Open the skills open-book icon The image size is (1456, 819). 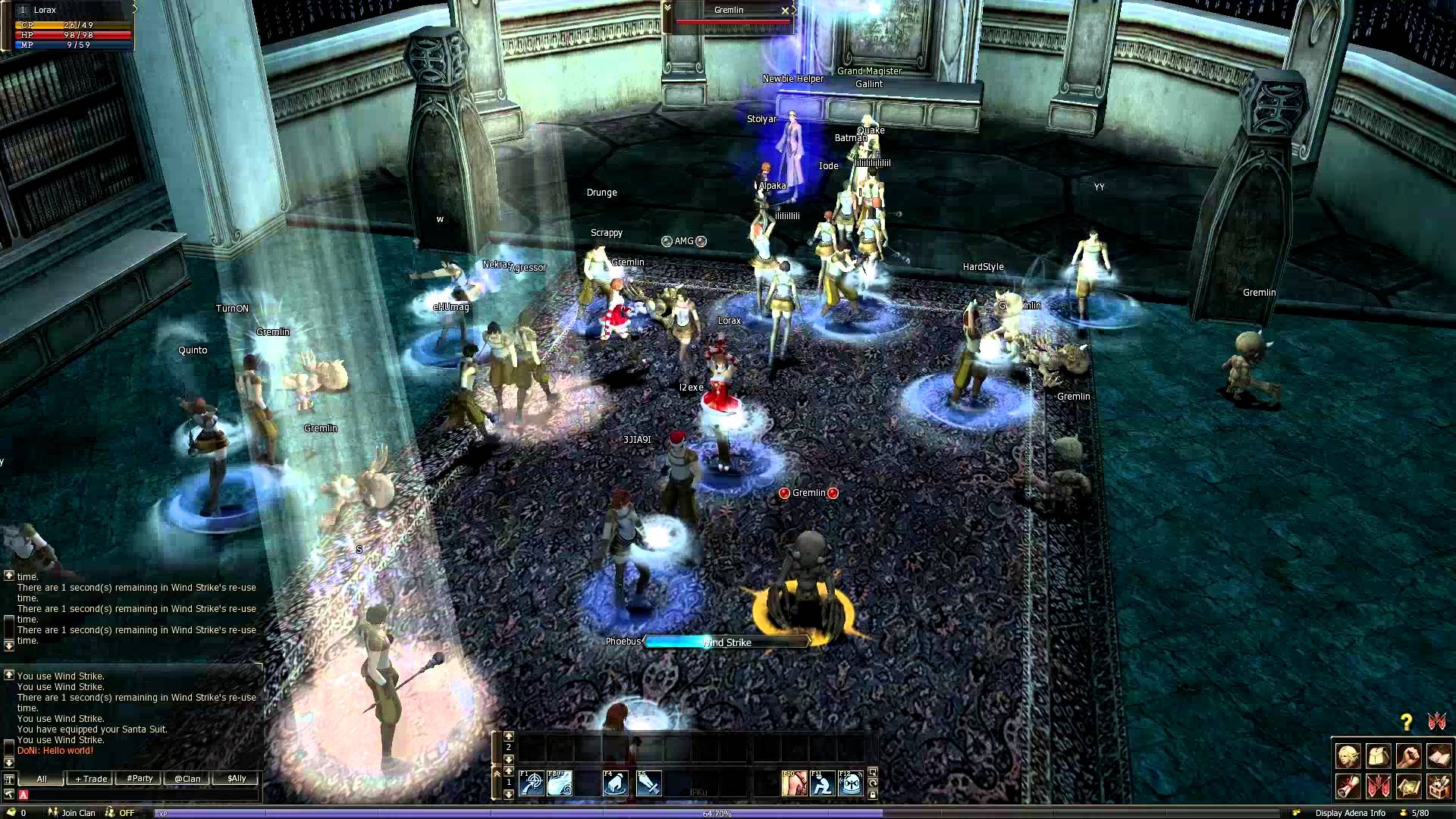click(x=1439, y=757)
